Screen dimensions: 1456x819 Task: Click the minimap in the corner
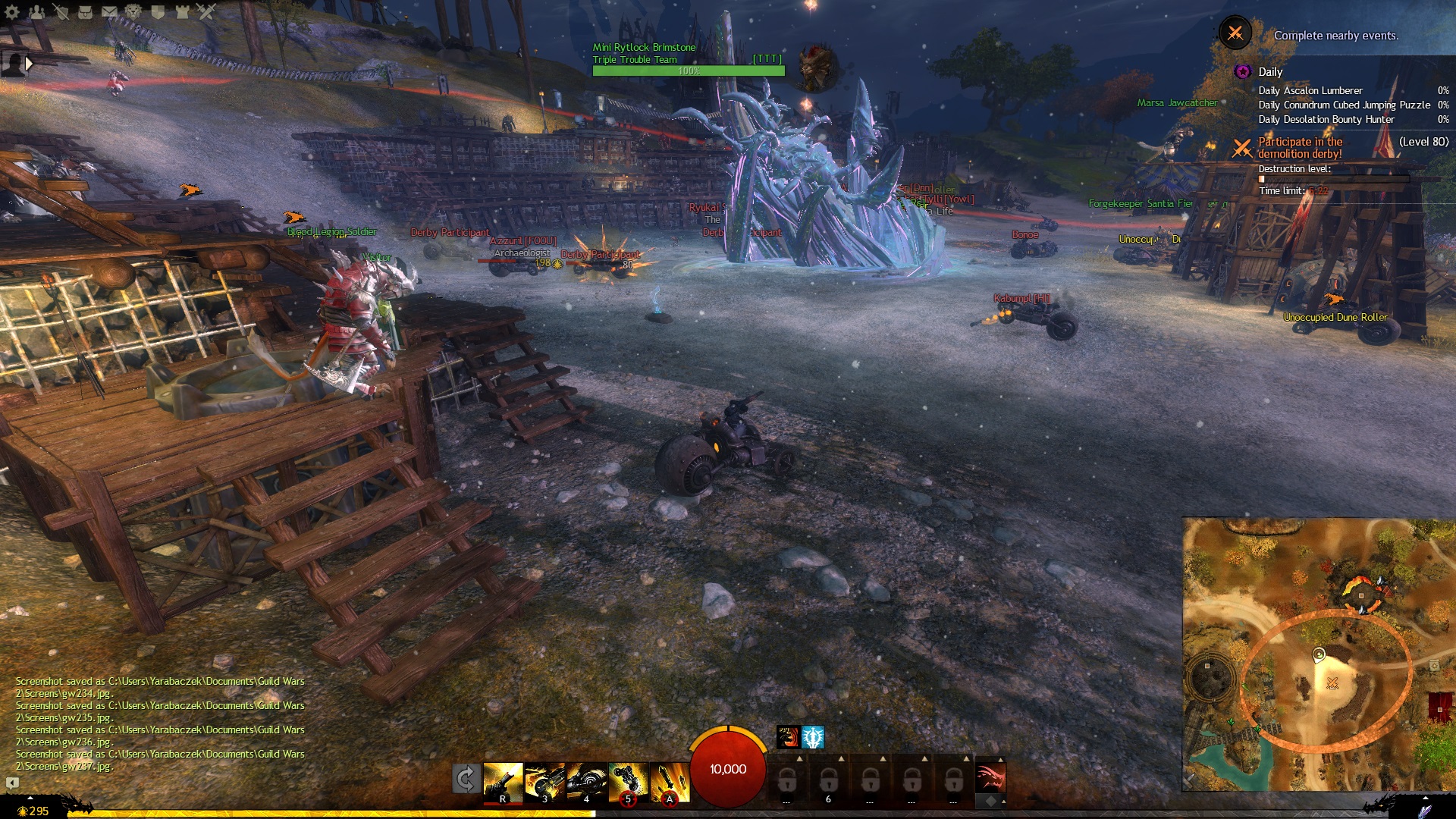1319,654
